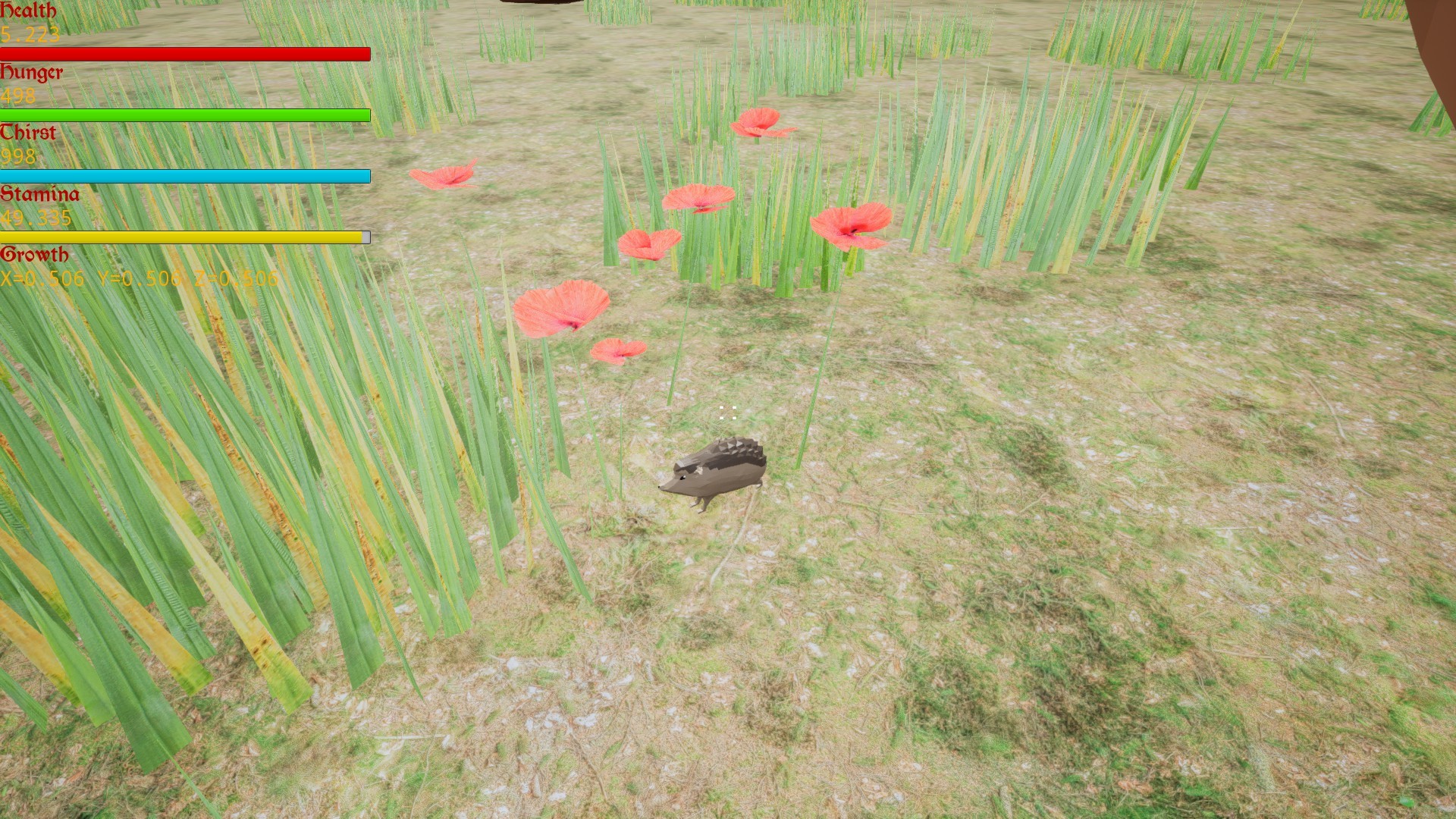Click the X Y Z coordinates text
This screenshot has width=1456, height=819.
click(x=140, y=278)
